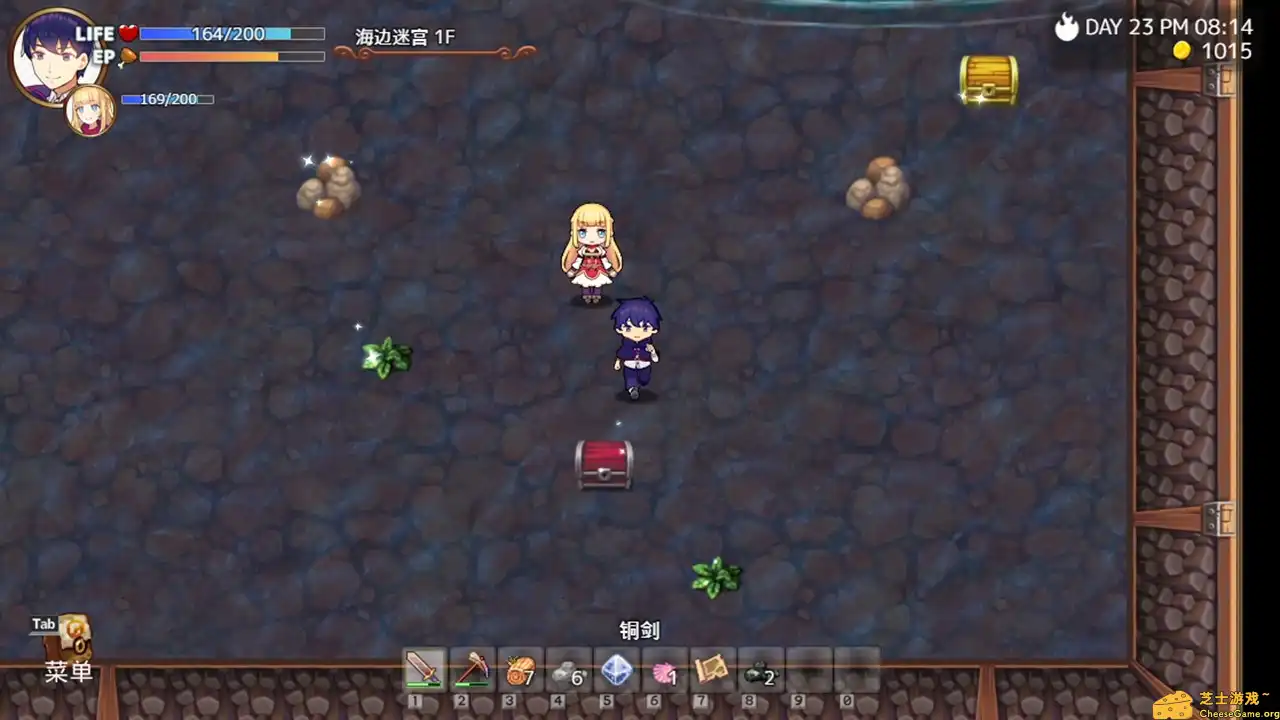
Task: Open the red treasure chest below the hero
Action: click(x=605, y=465)
